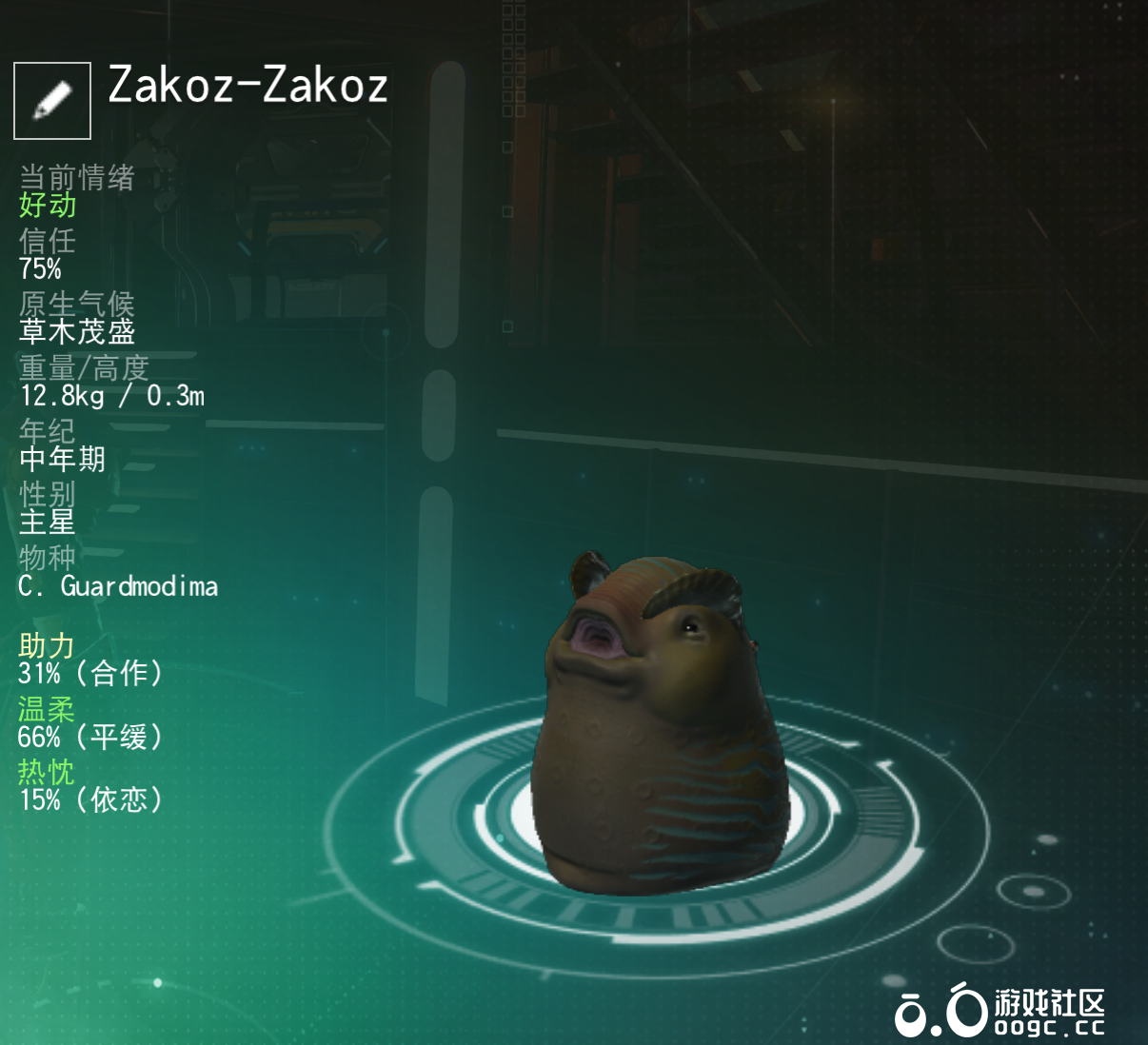Click the pencil rename icon
This screenshot has height=1045, width=1148.
pos(52,101)
